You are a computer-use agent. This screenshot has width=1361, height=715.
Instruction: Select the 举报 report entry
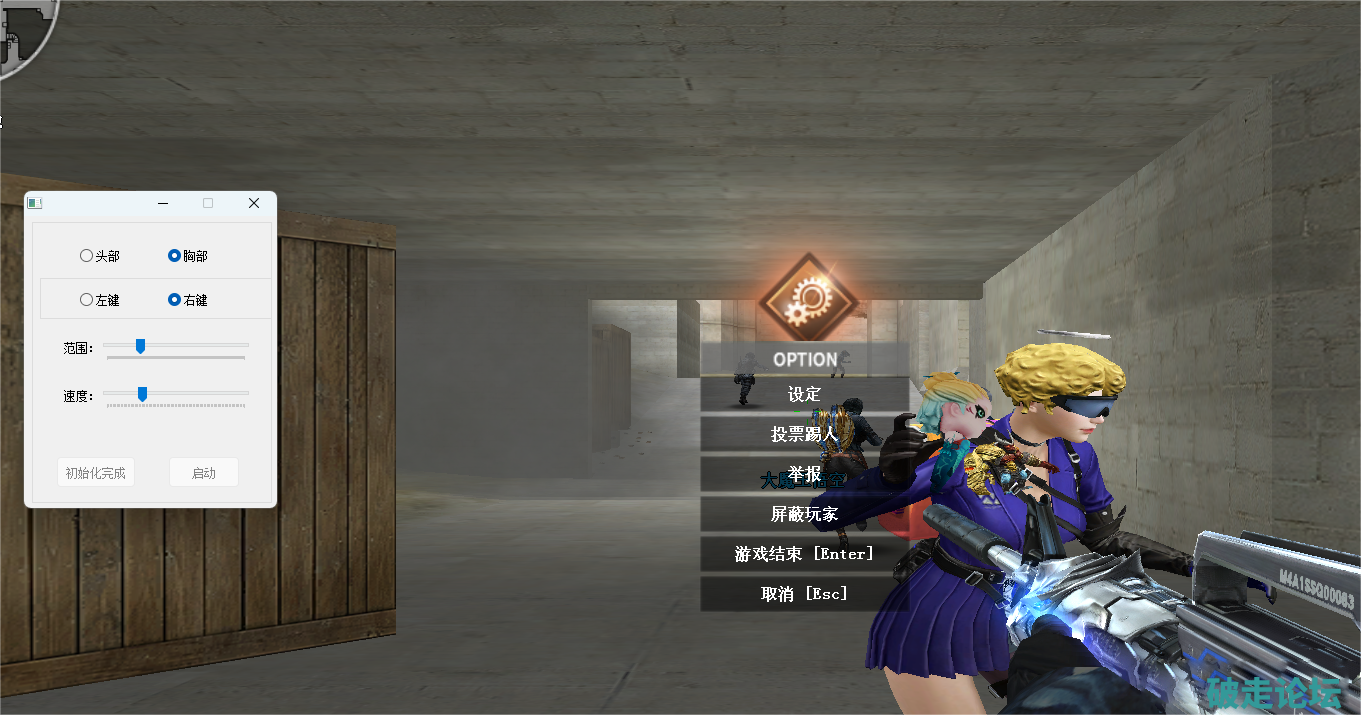[x=804, y=474]
